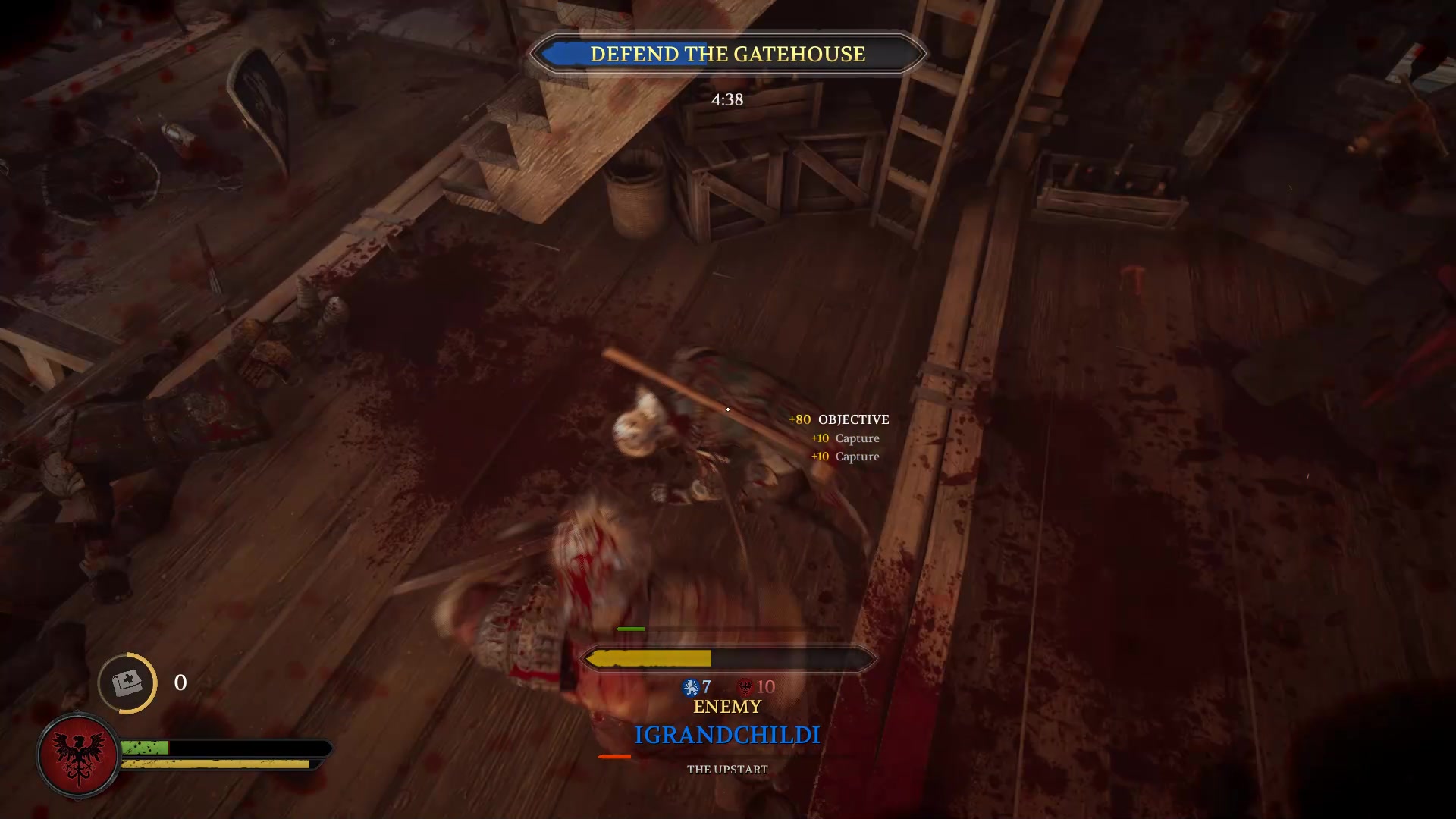Click the player name IGRANDCHILDI
Viewport: 1456px width, 819px height.
coord(726,733)
